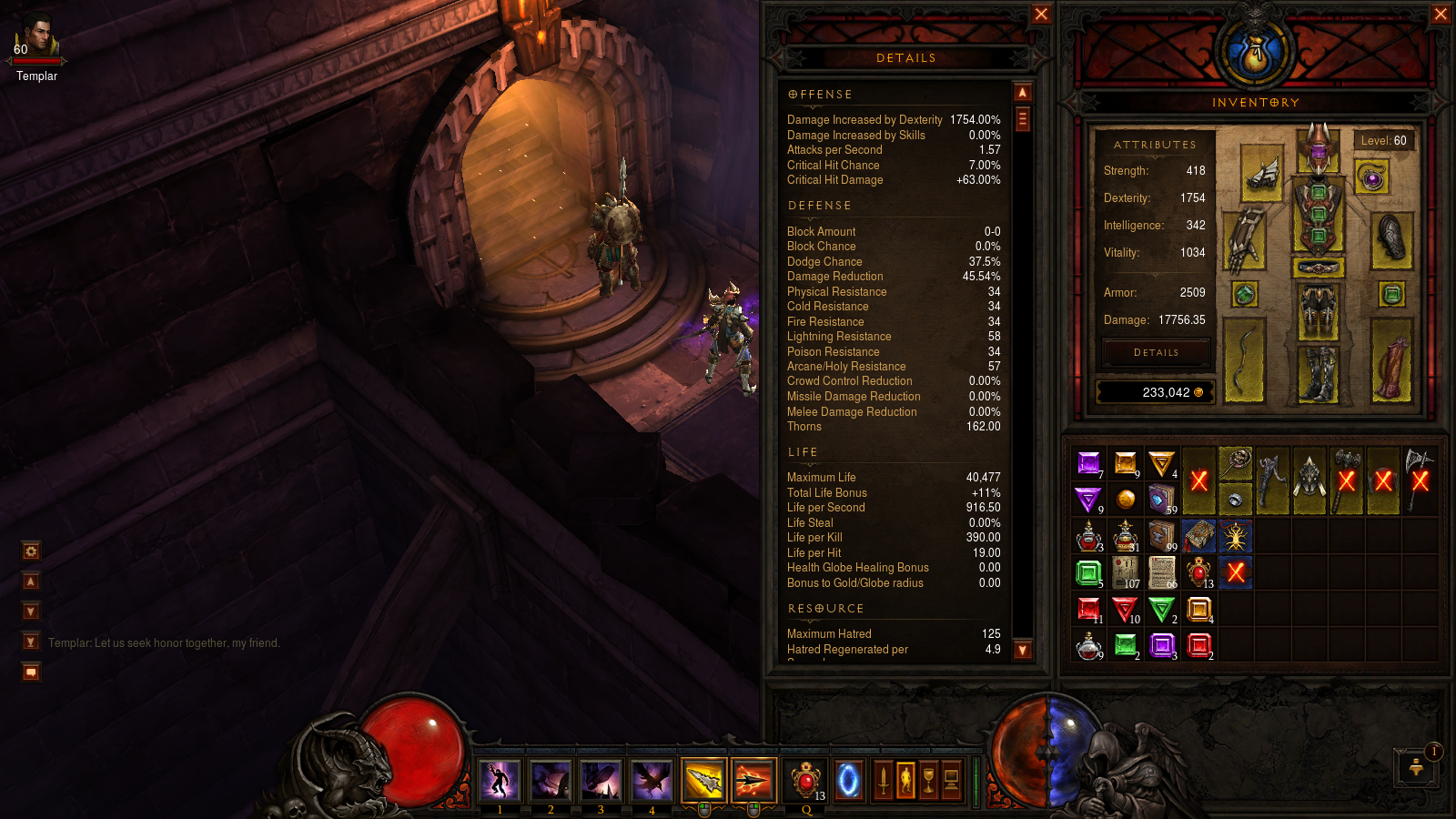Select the equipped boots slot

point(1318,372)
